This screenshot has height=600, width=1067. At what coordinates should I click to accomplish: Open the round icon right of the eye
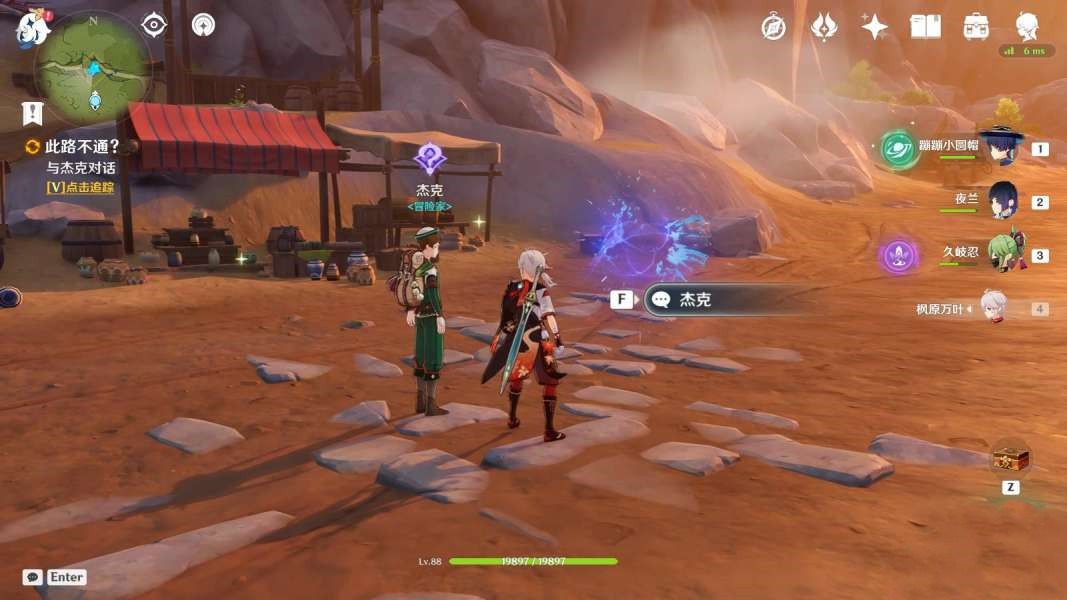(x=203, y=25)
